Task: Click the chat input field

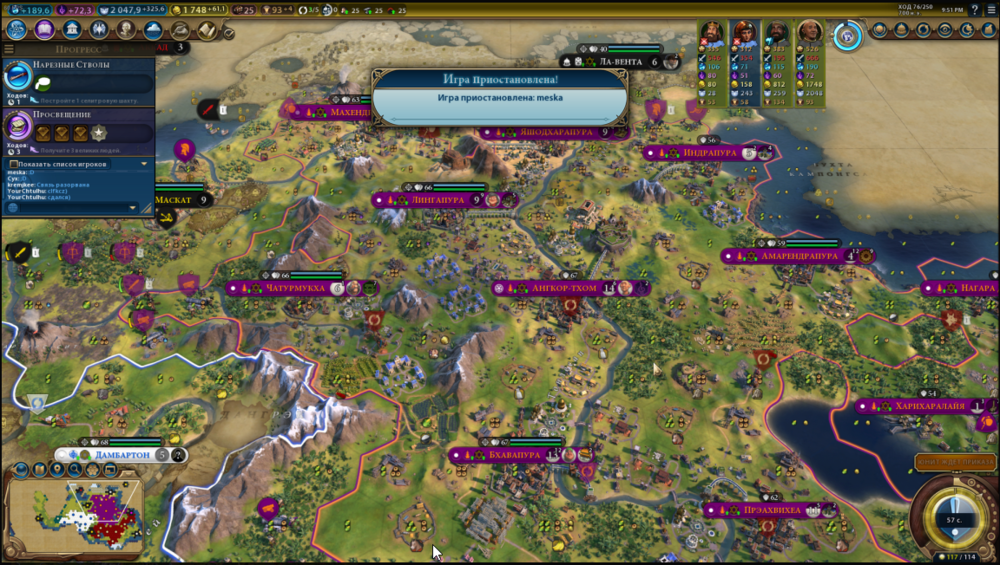Action: click(68, 207)
